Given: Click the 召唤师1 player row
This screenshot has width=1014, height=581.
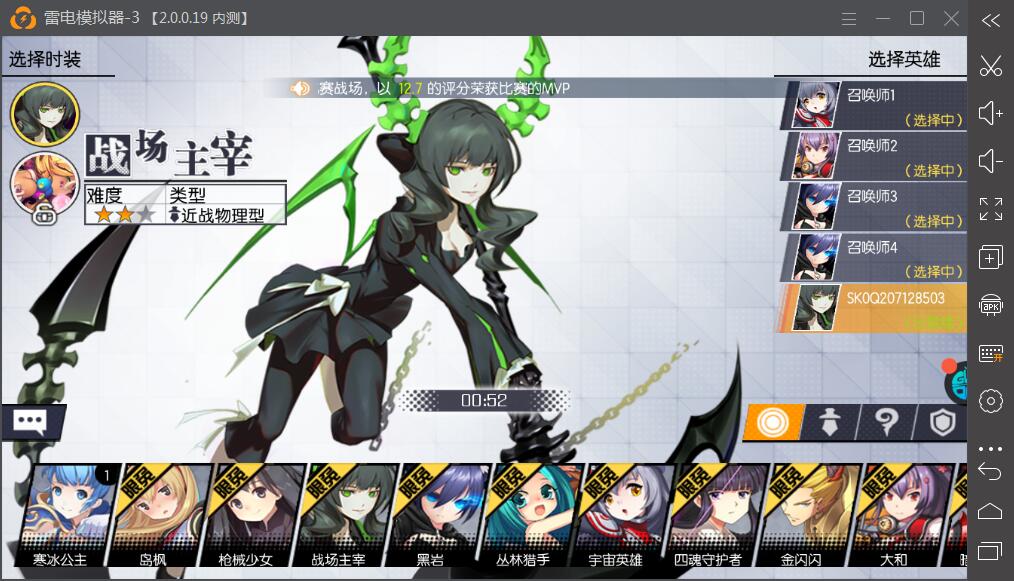Looking at the screenshot, I should [878, 105].
